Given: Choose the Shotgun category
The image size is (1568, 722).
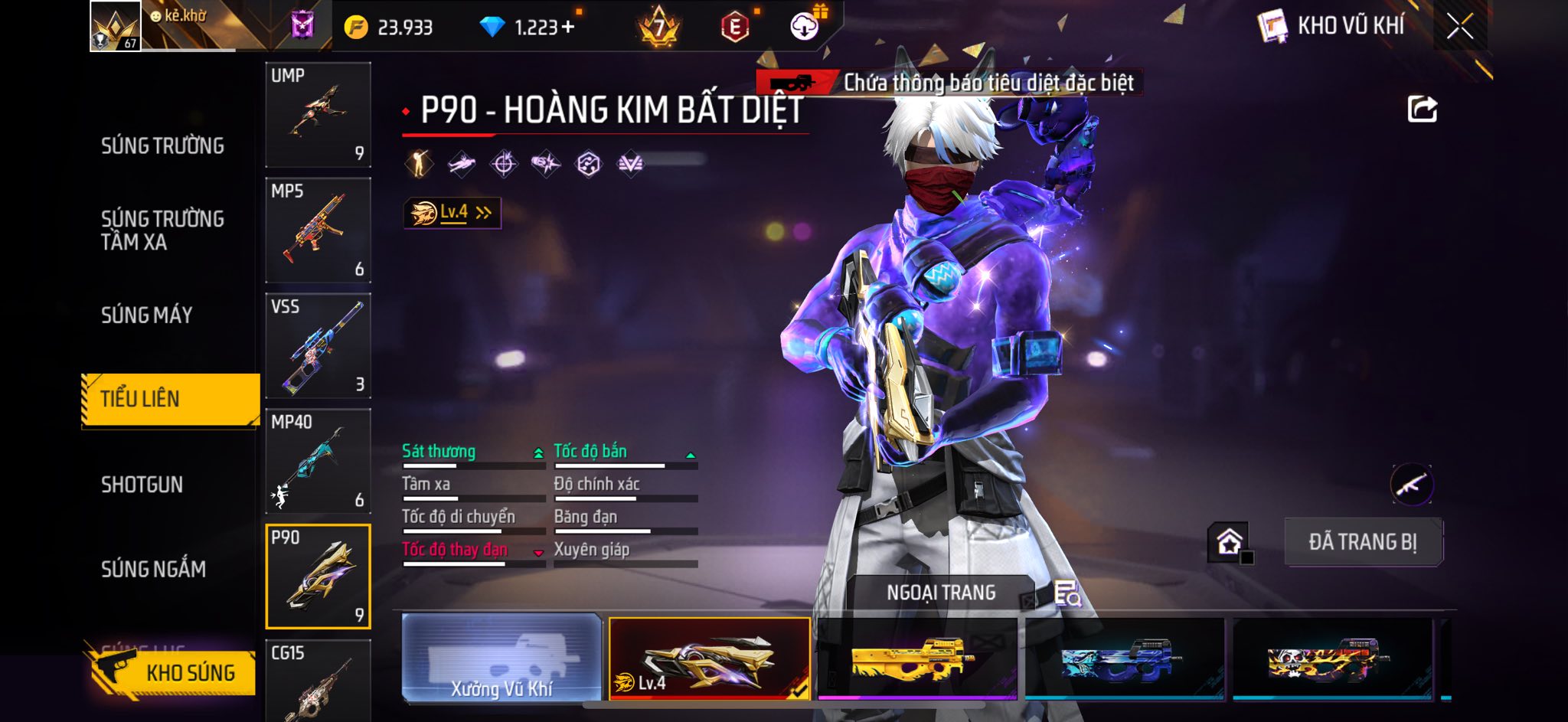Looking at the screenshot, I should tap(142, 485).
